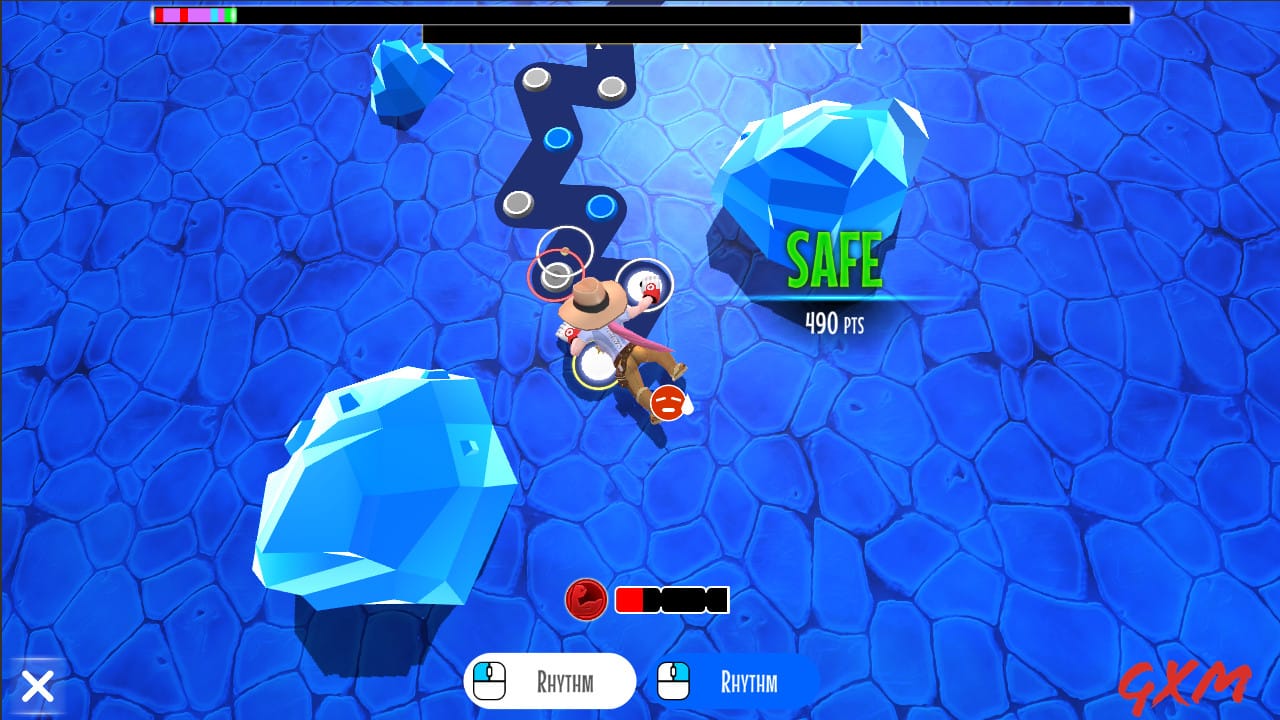Click the glowing white grip circle on the right hand
The height and width of the screenshot is (720, 1280).
point(644,284)
